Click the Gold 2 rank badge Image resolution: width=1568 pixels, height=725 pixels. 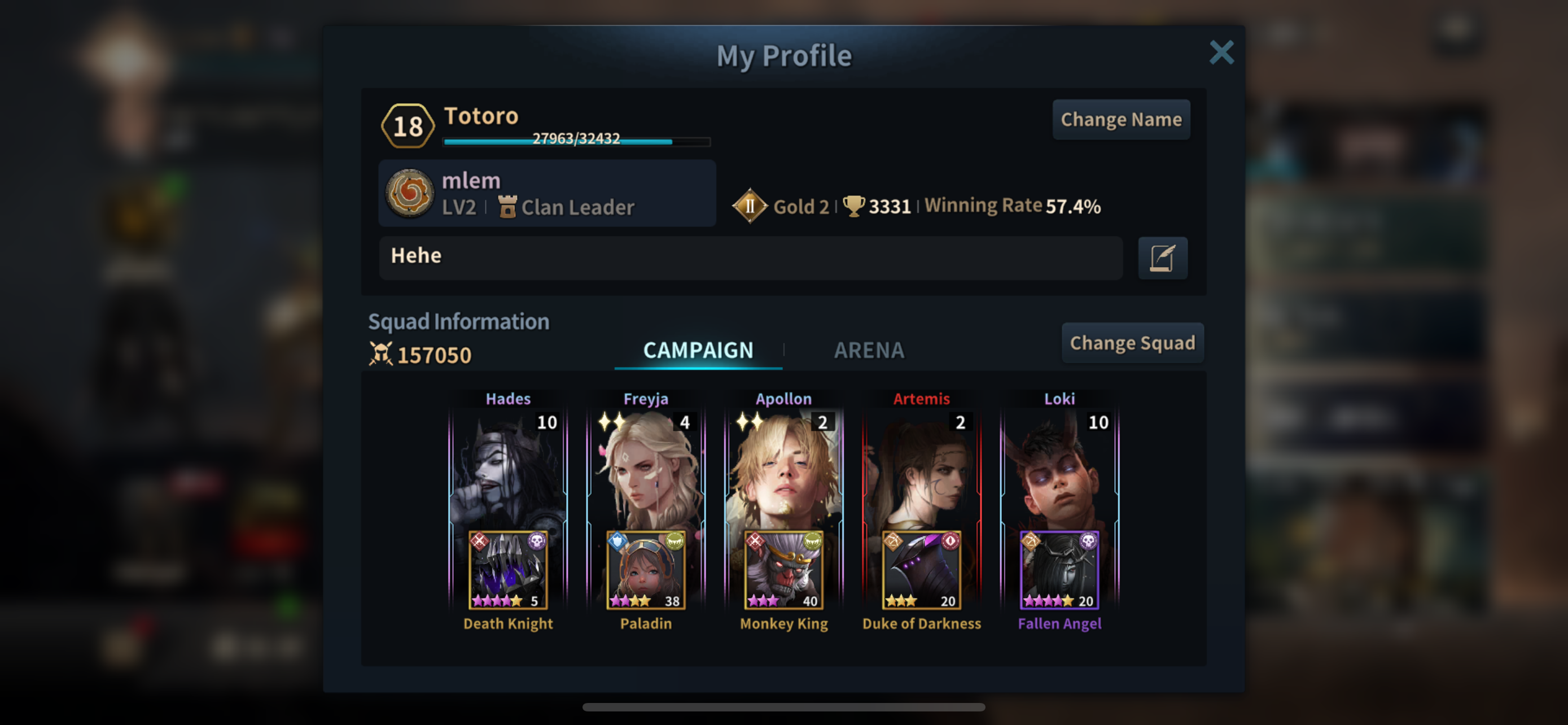[x=750, y=206]
